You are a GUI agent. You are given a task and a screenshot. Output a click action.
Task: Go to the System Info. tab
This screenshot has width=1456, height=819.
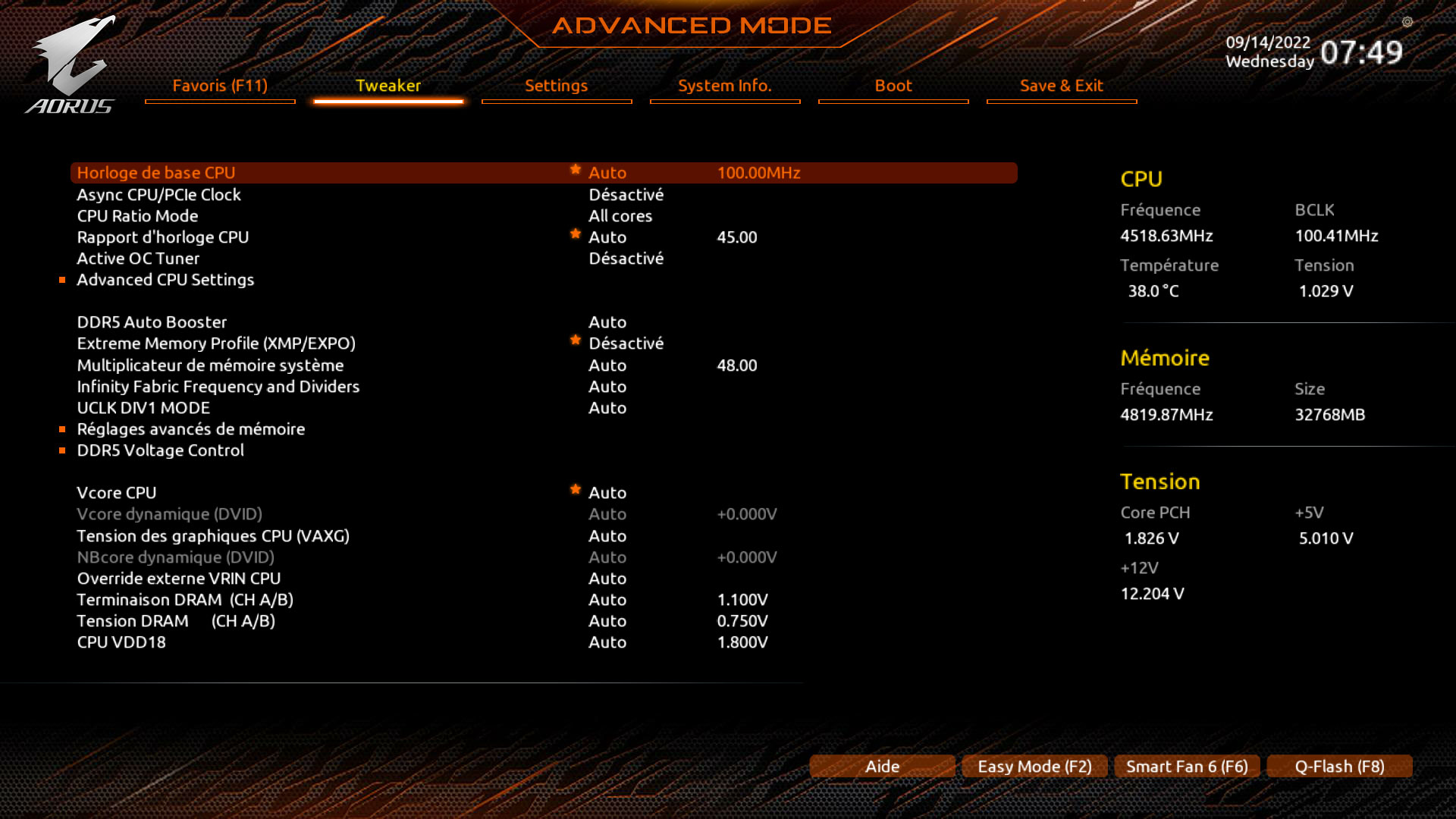coord(724,86)
